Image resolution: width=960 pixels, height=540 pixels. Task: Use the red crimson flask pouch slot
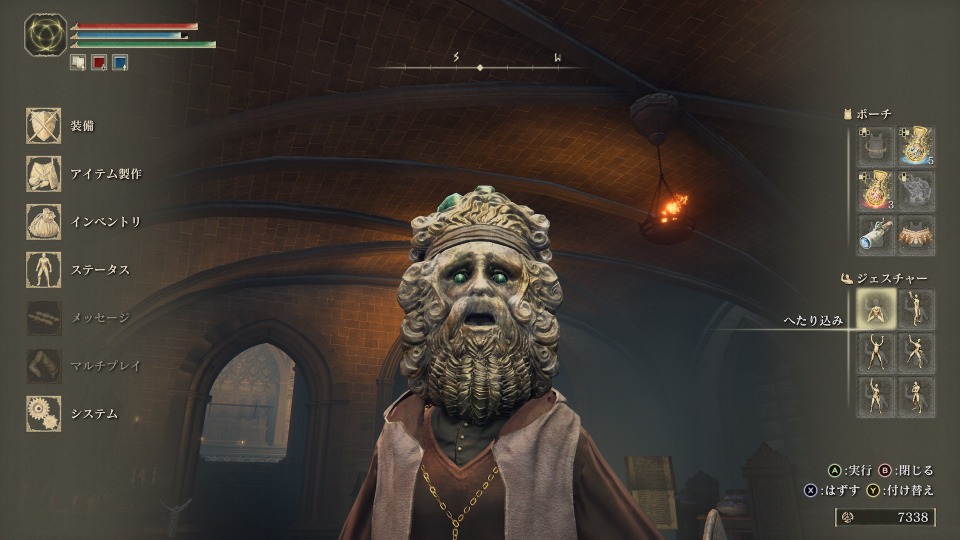(x=874, y=190)
